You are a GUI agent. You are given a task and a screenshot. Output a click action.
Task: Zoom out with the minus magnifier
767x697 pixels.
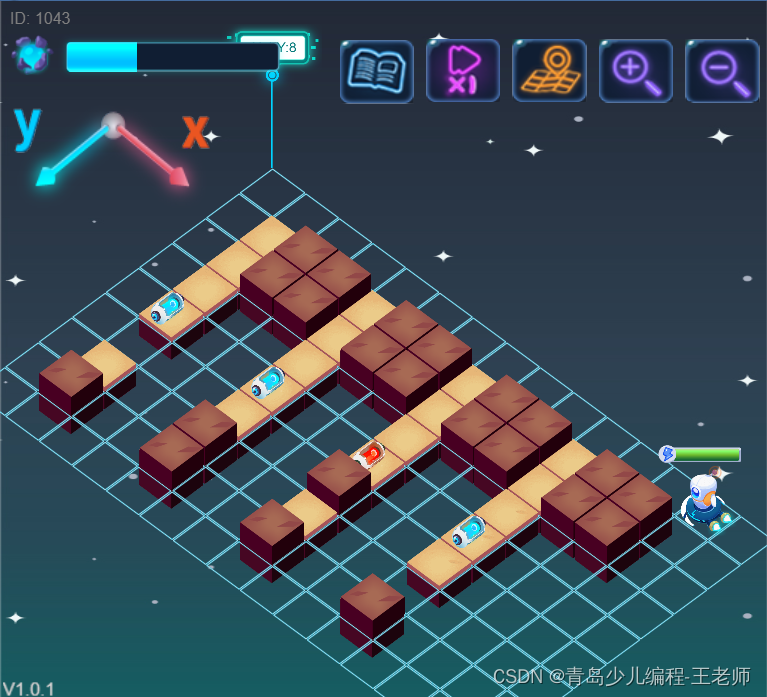722,71
